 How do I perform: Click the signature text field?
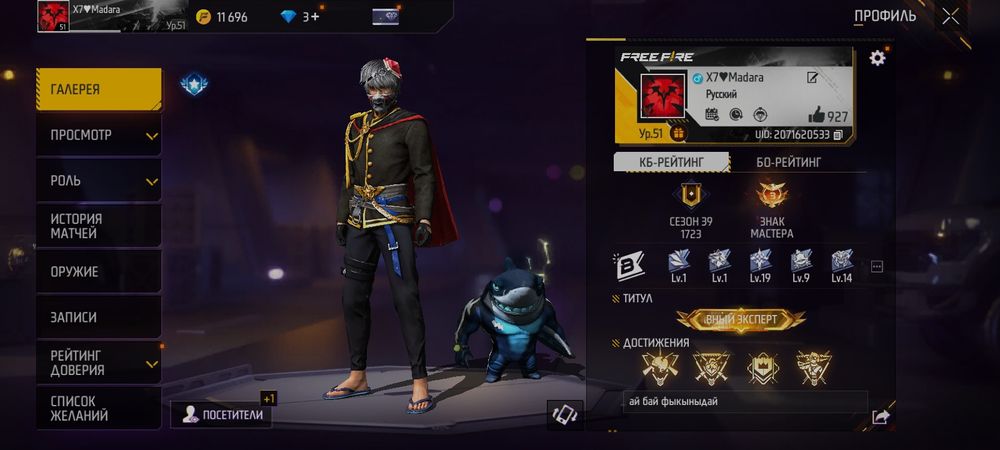[x=743, y=402]
